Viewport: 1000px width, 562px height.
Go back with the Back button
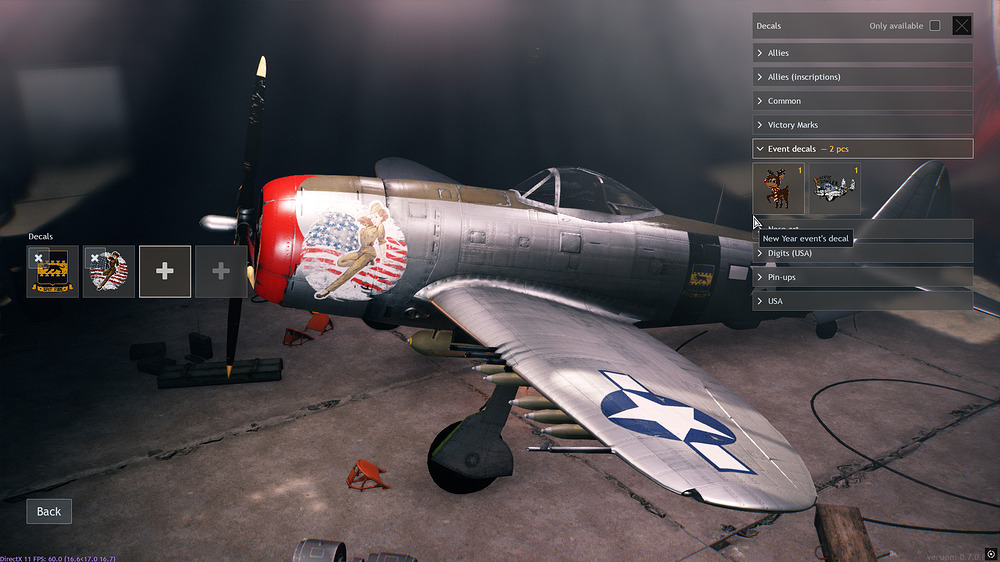pyautogui.click(x=49, y=511)
